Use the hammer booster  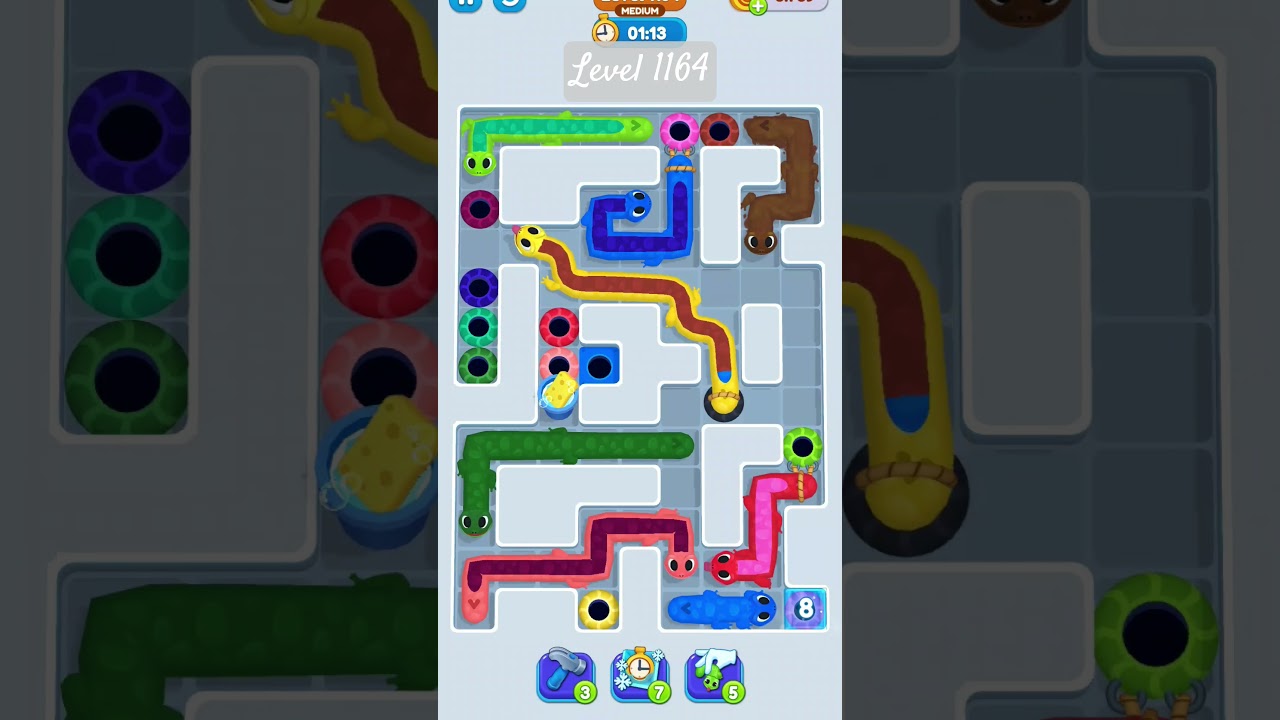click(x=565, y=675)
